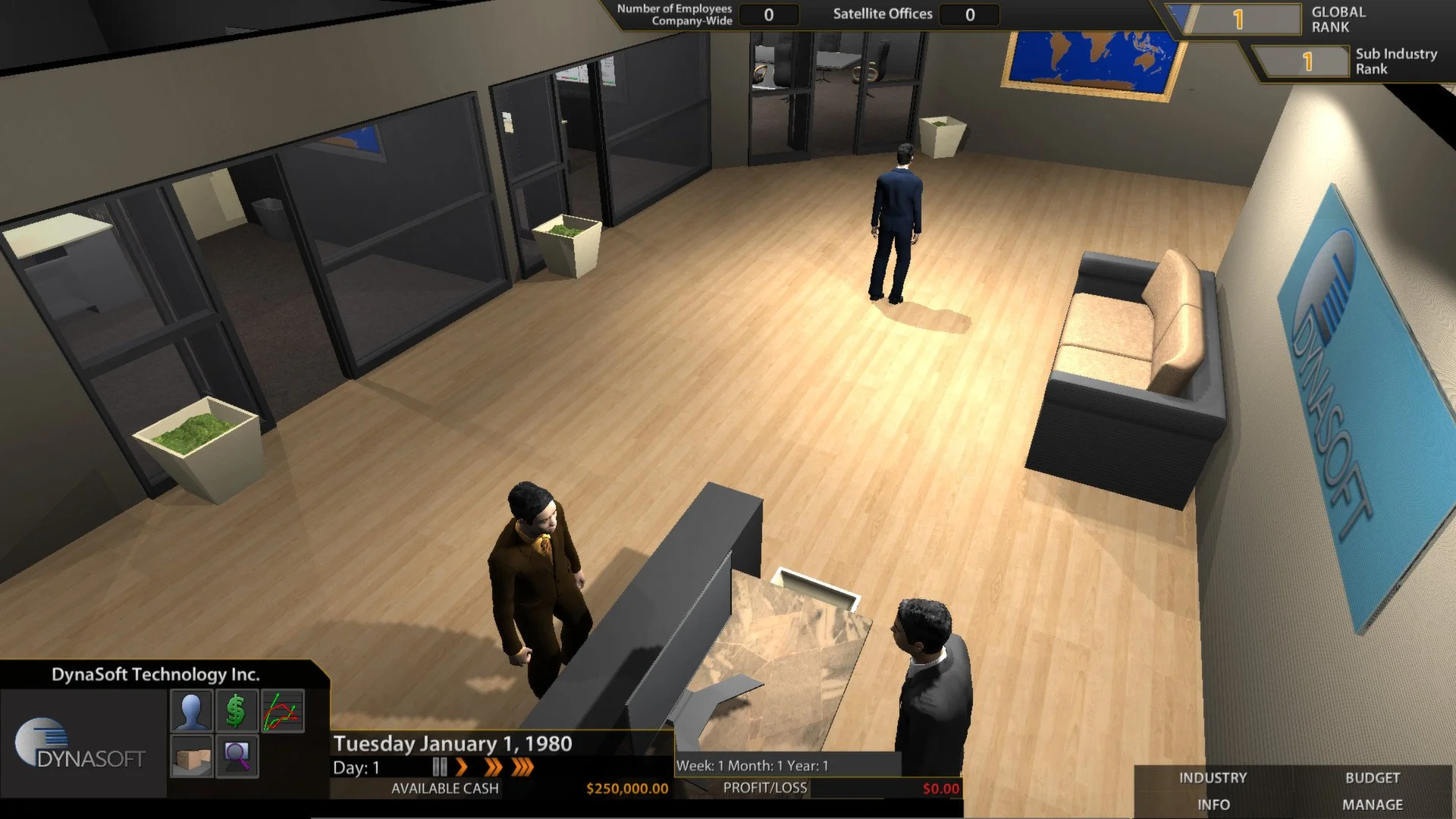1456x819 pixels.
Task: Select the magnifying glass research icon
Action: coord(235,757)
